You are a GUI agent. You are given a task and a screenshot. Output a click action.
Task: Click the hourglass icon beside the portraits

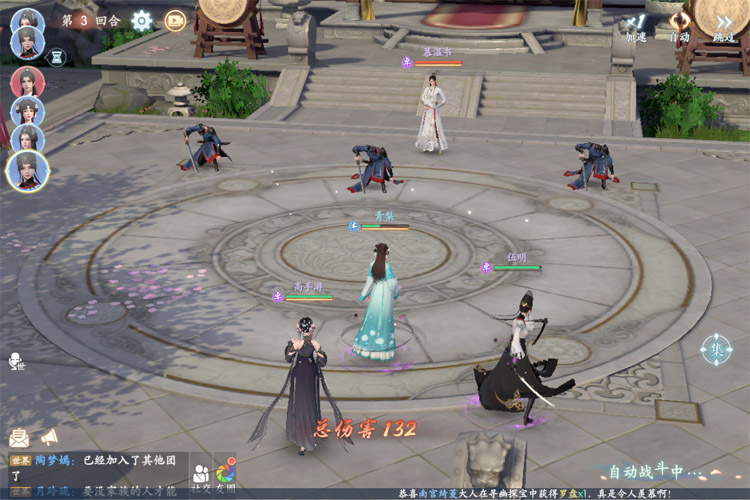click(55, 58)
